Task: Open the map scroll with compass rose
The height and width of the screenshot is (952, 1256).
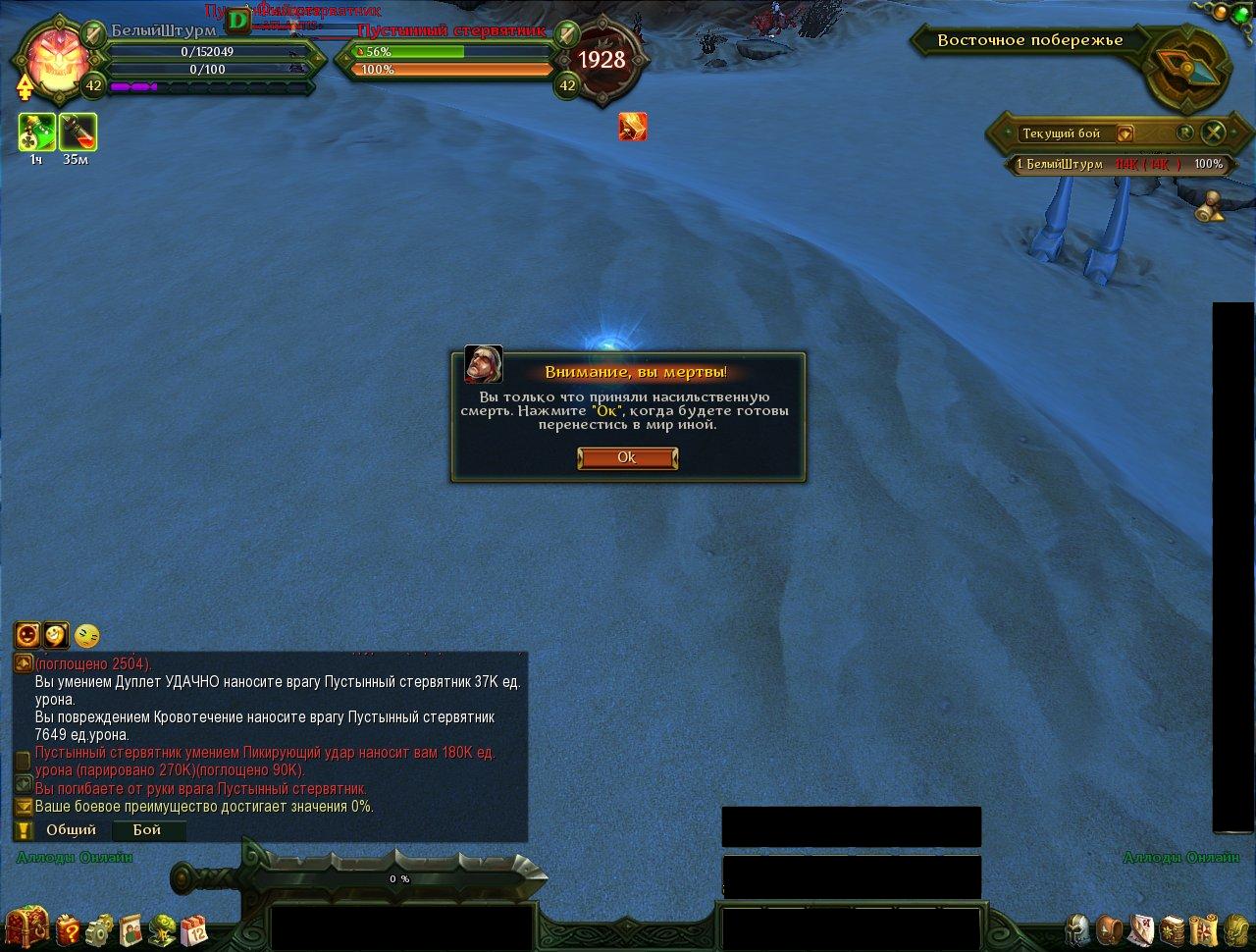Action: [x=1205, y=928]
